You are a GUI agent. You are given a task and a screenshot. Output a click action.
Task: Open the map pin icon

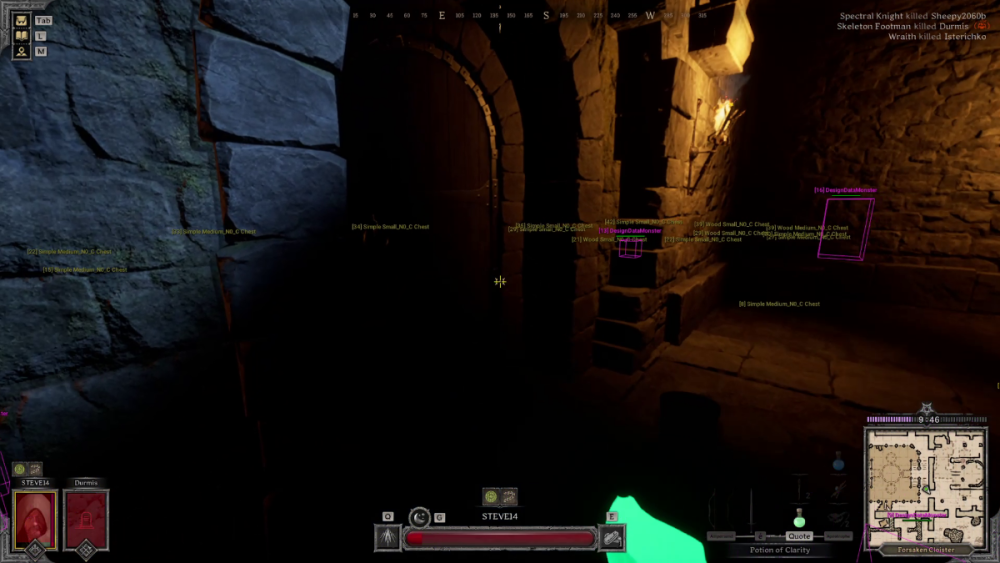coord(21,51)
